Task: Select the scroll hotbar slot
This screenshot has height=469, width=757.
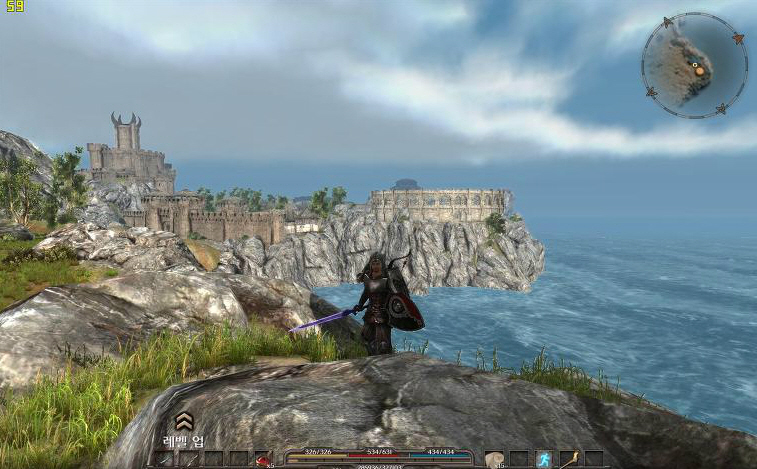Action: click(x=494, y=459)
